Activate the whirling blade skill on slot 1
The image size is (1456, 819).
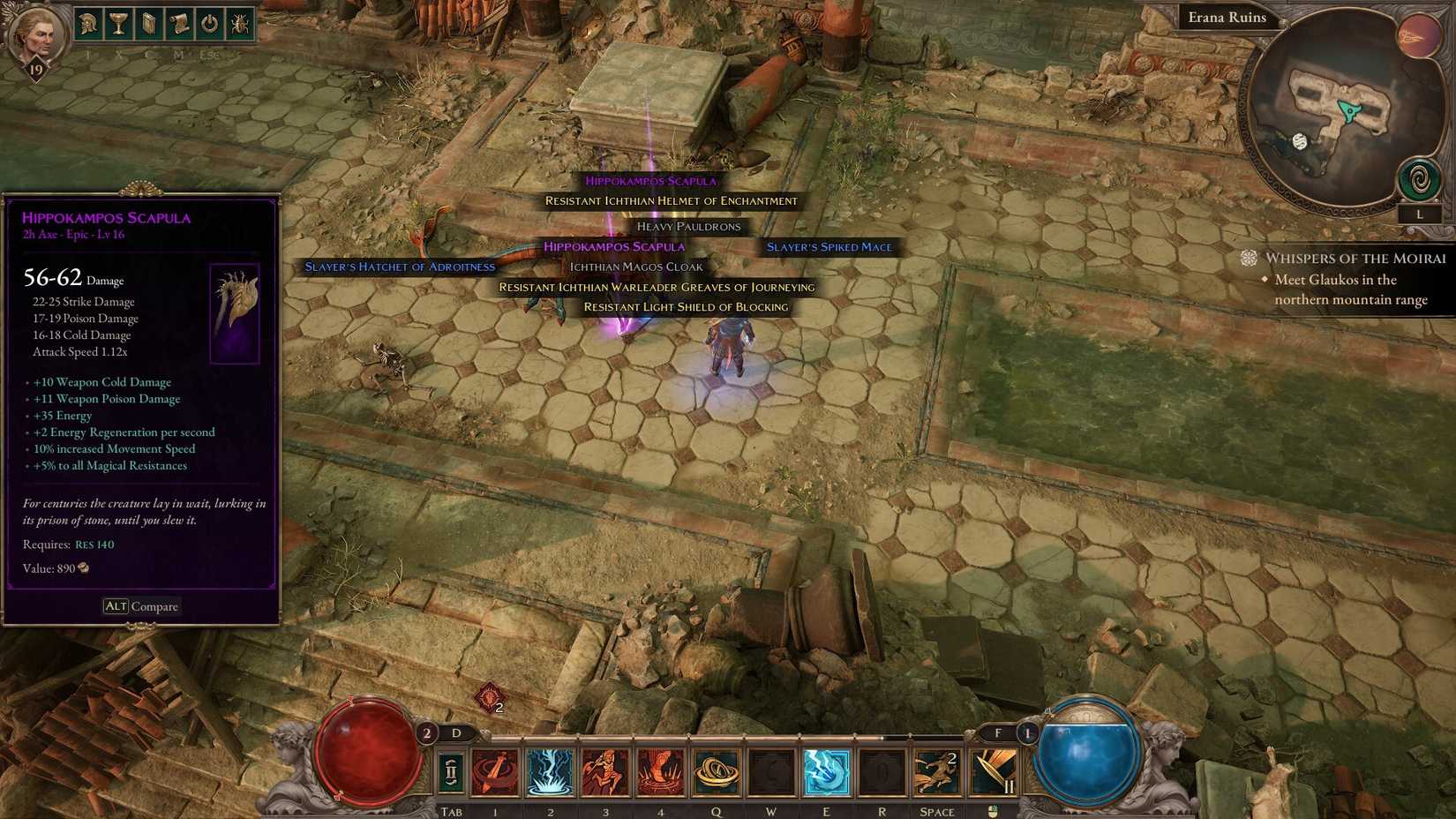pyautogui.click(x=496, y=770)
